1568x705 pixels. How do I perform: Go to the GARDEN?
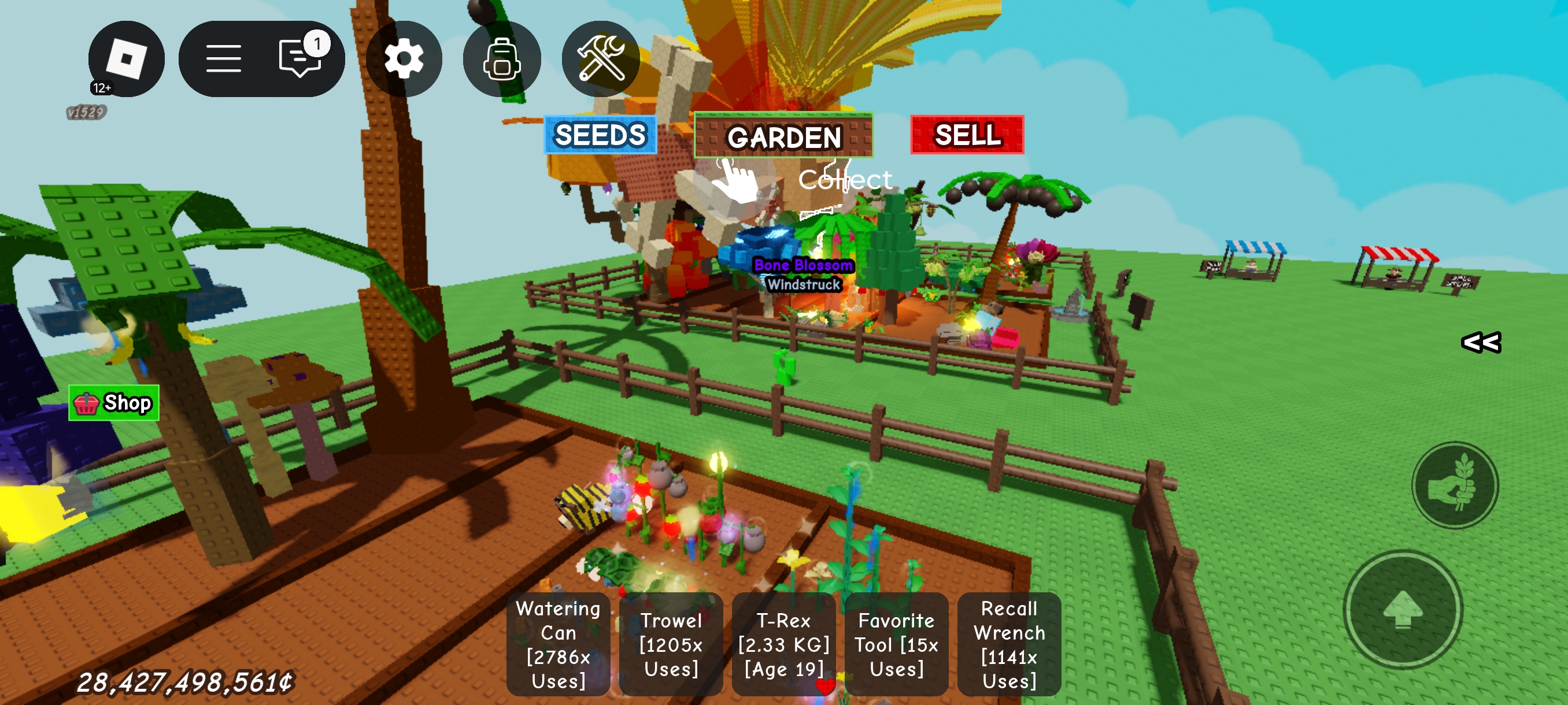[783, 136]
